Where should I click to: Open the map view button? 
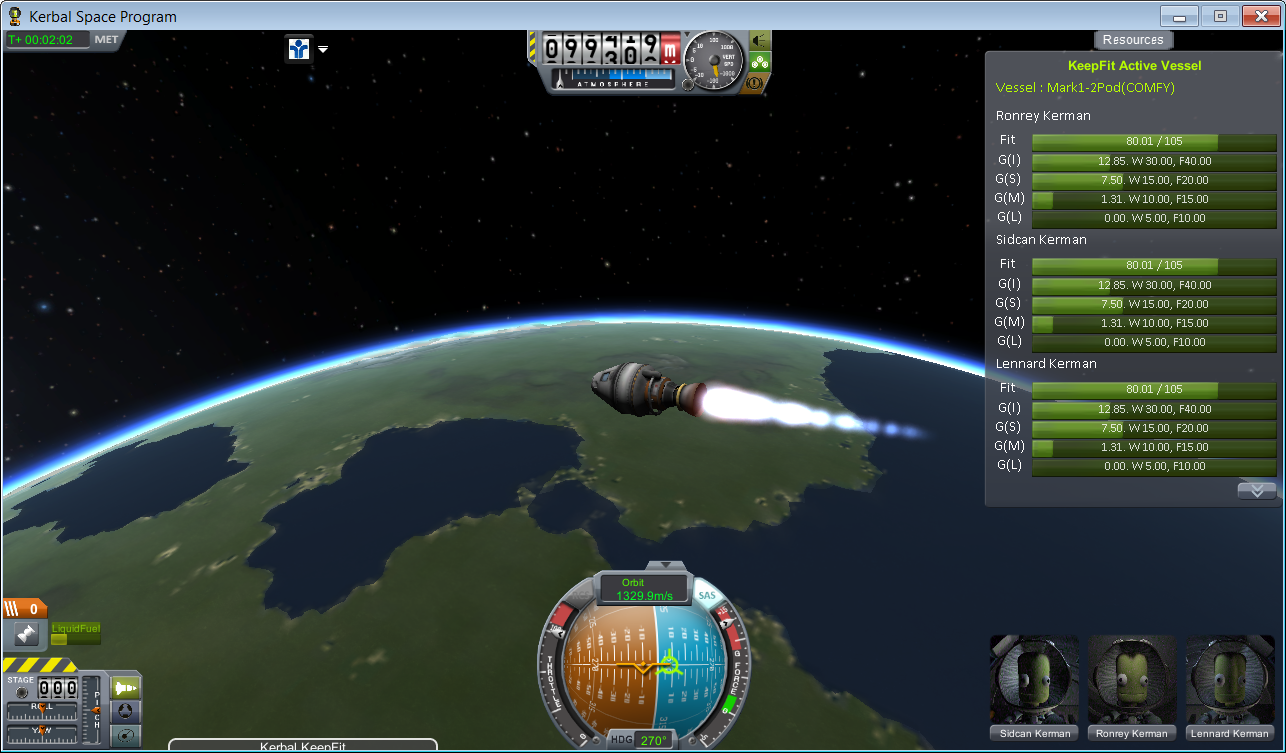tap(126, 736)
